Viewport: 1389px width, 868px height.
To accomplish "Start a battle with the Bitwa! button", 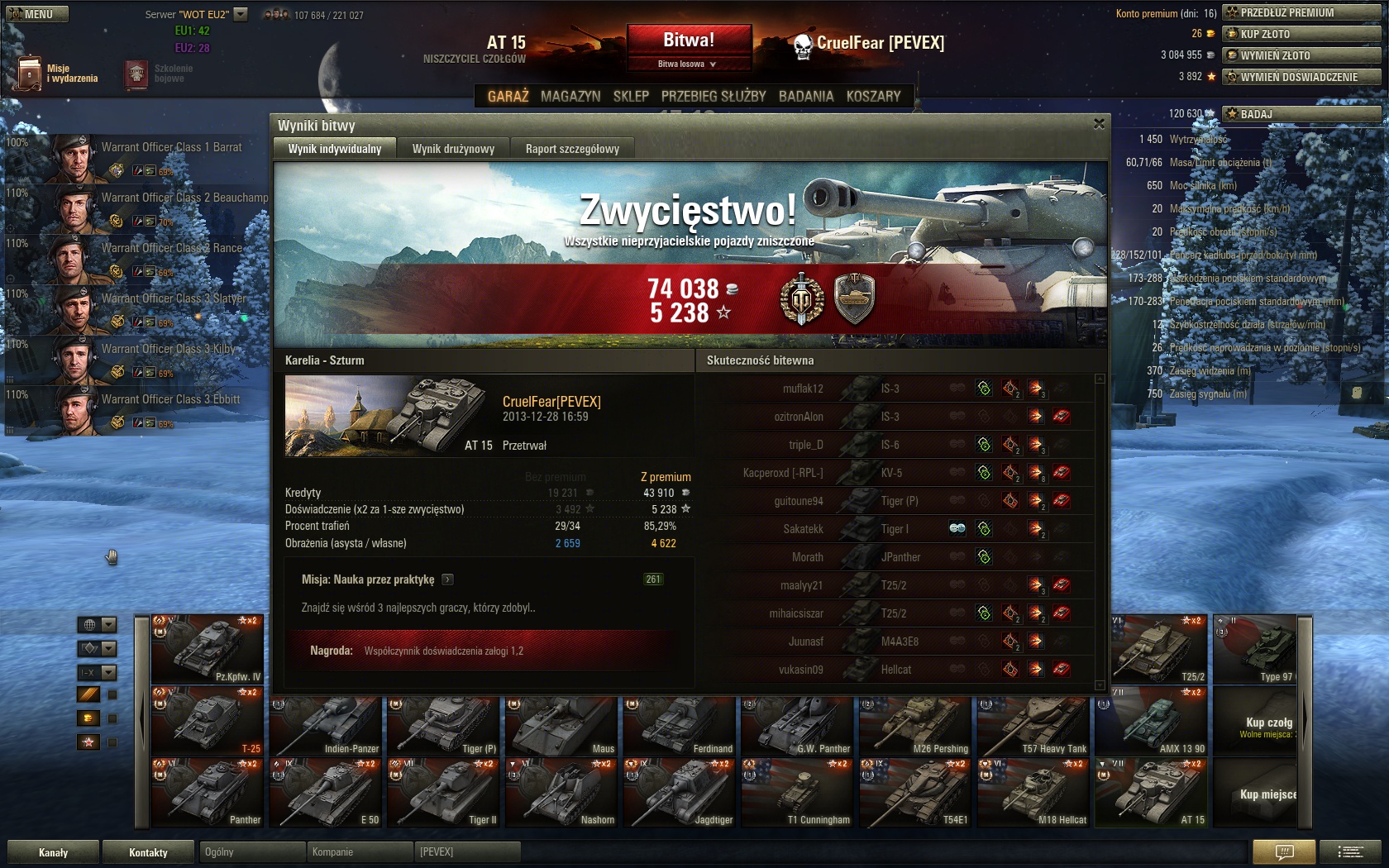I will (x=689, y=40).
